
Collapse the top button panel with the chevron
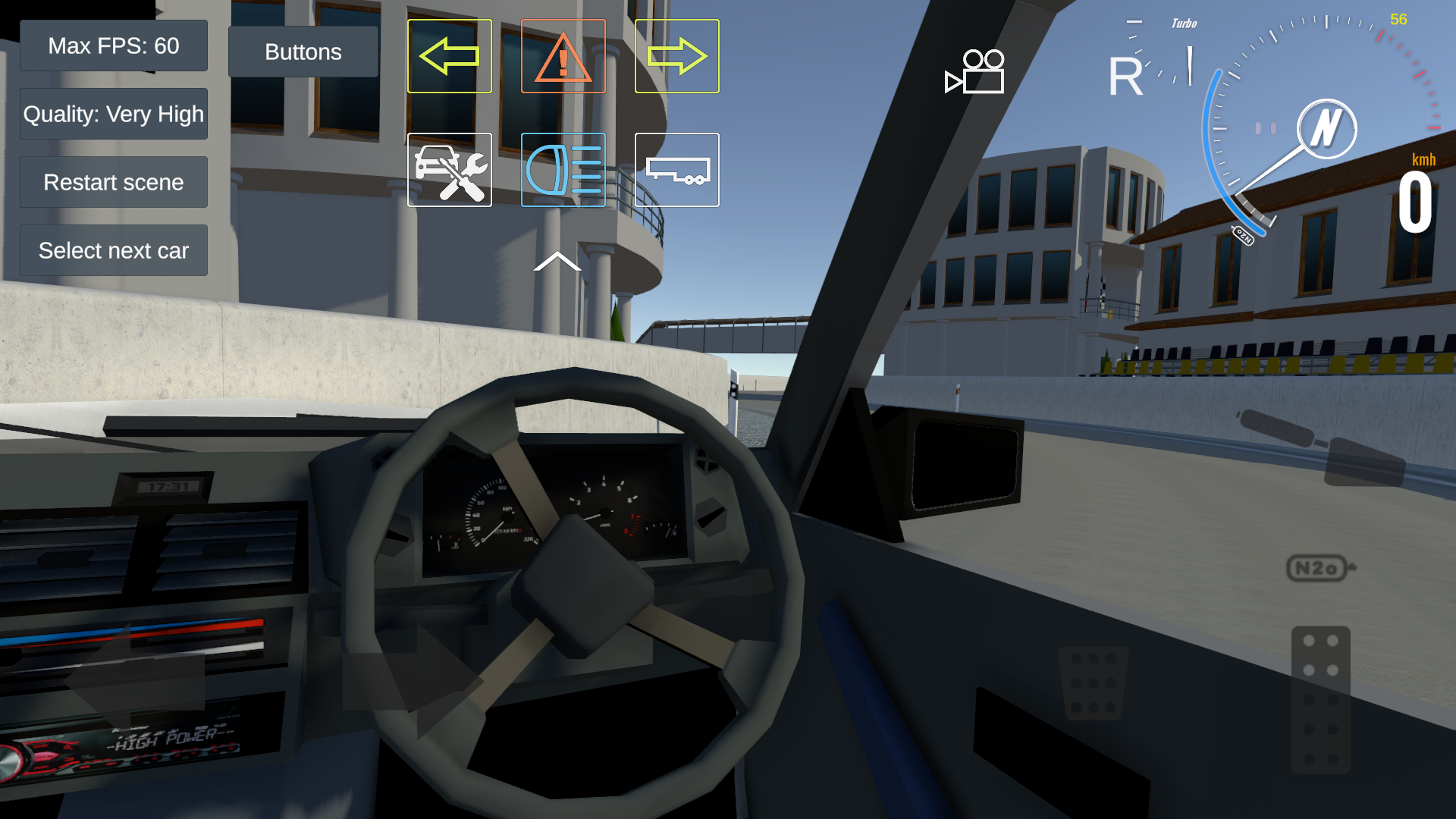click(559, 262)
